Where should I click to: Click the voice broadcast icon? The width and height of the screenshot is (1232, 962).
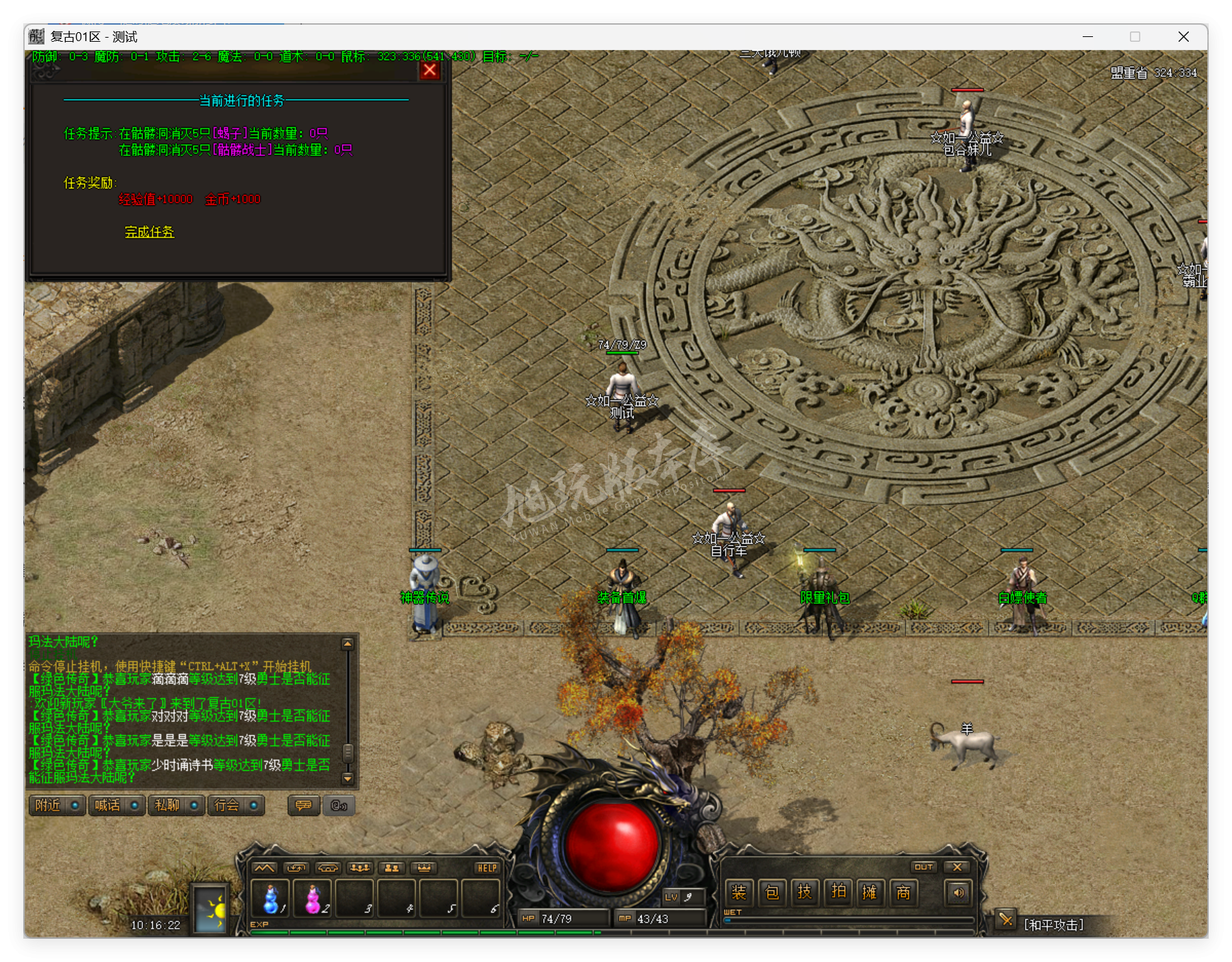click(x=339, y=805)
